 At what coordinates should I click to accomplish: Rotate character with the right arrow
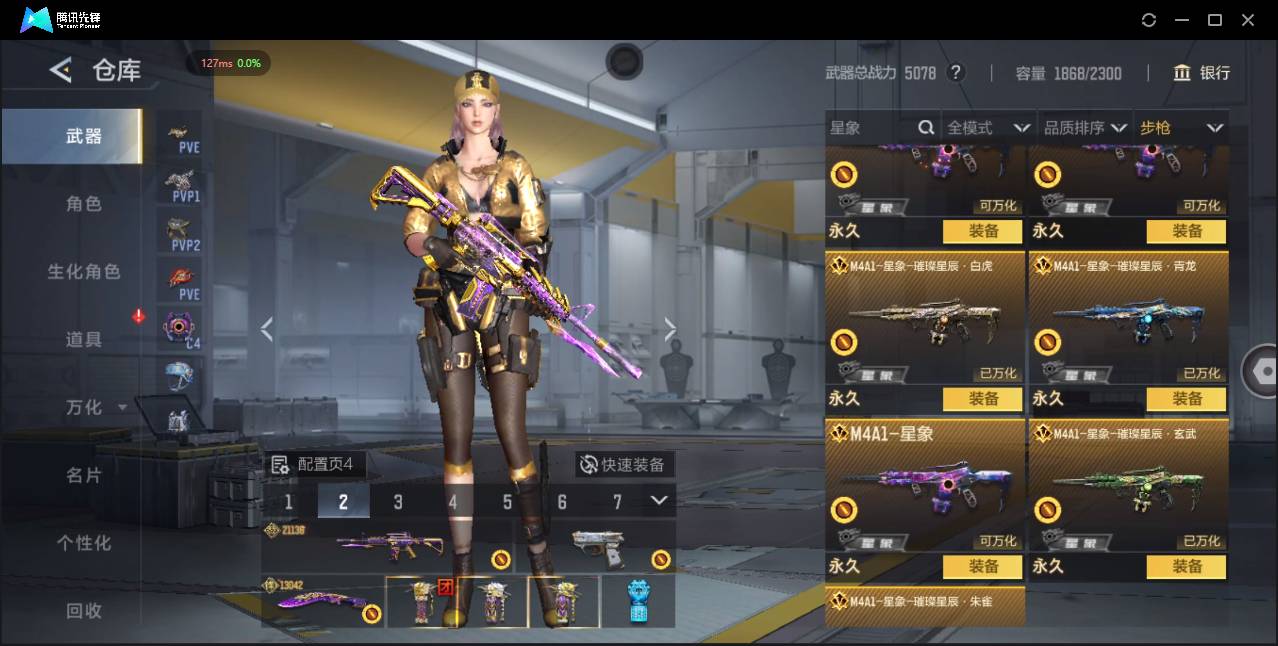point(670,329)
